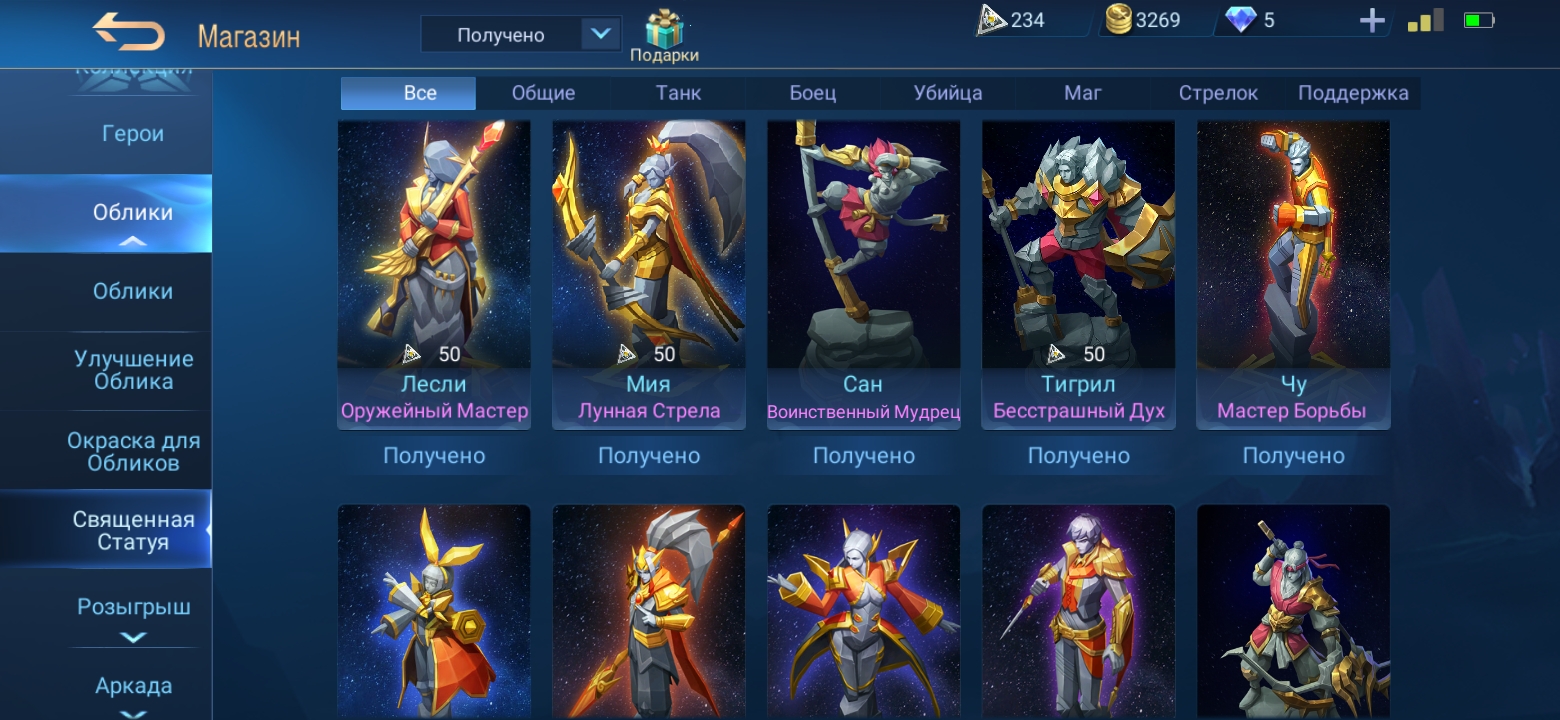View the Сан Воинственный Мудрец statue
Screen dimensions: 1560x720
click(x=863, y=260)
